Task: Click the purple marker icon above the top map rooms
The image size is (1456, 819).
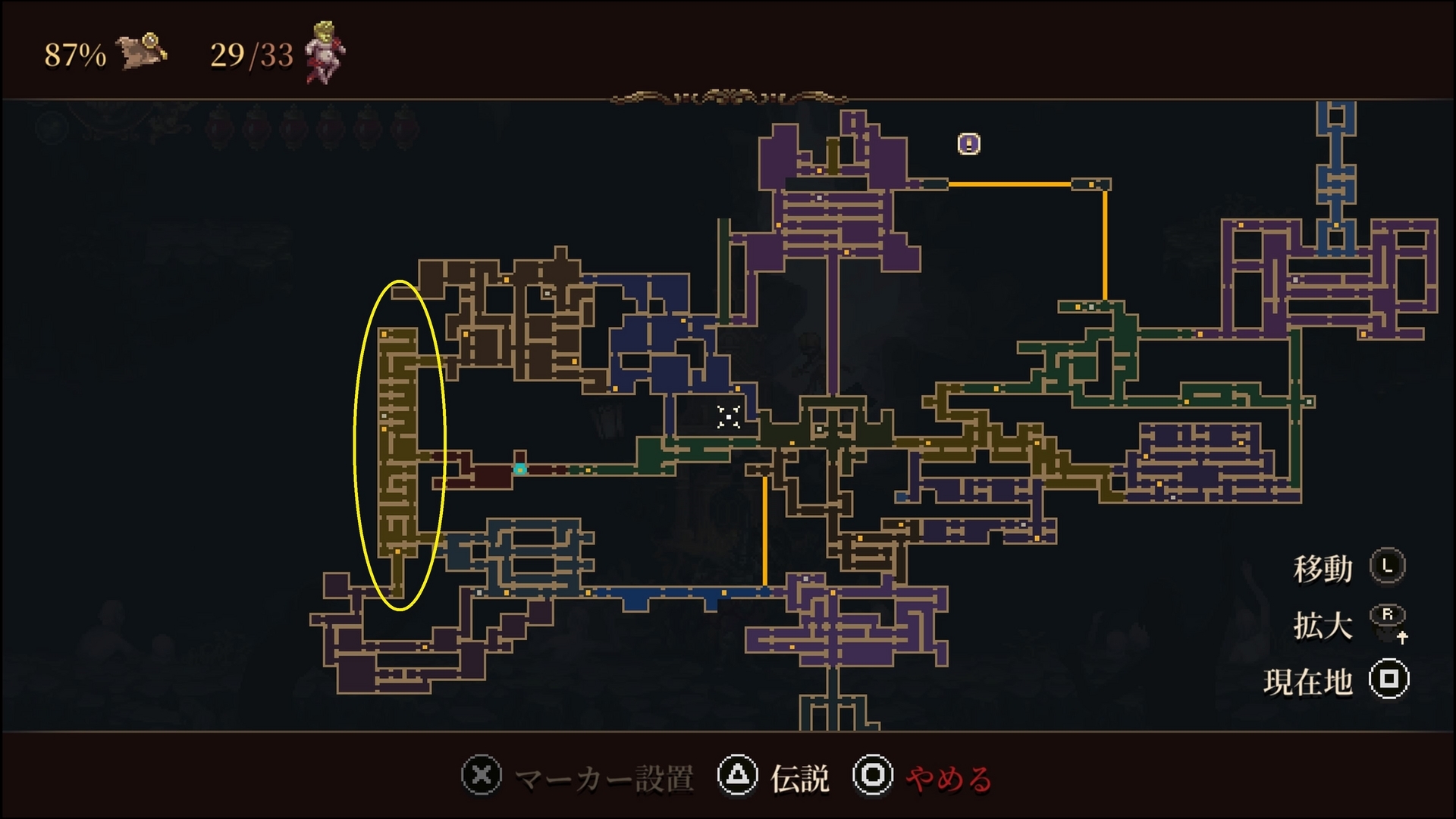Action: pos(968,143)
